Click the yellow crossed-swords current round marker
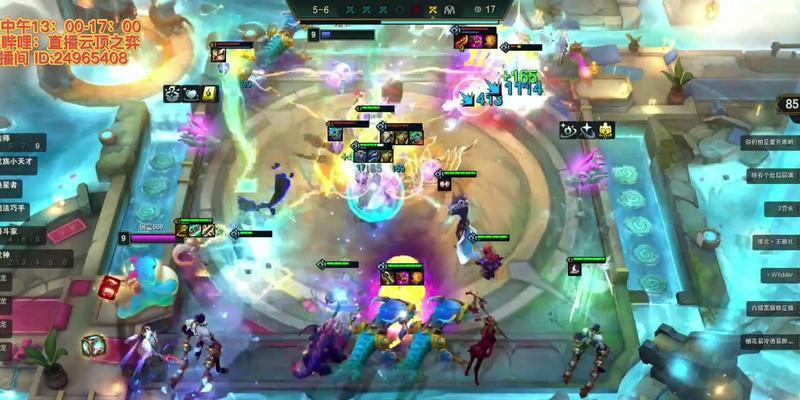Viewport: 800px width, 400px height. [x=431, y=9]
